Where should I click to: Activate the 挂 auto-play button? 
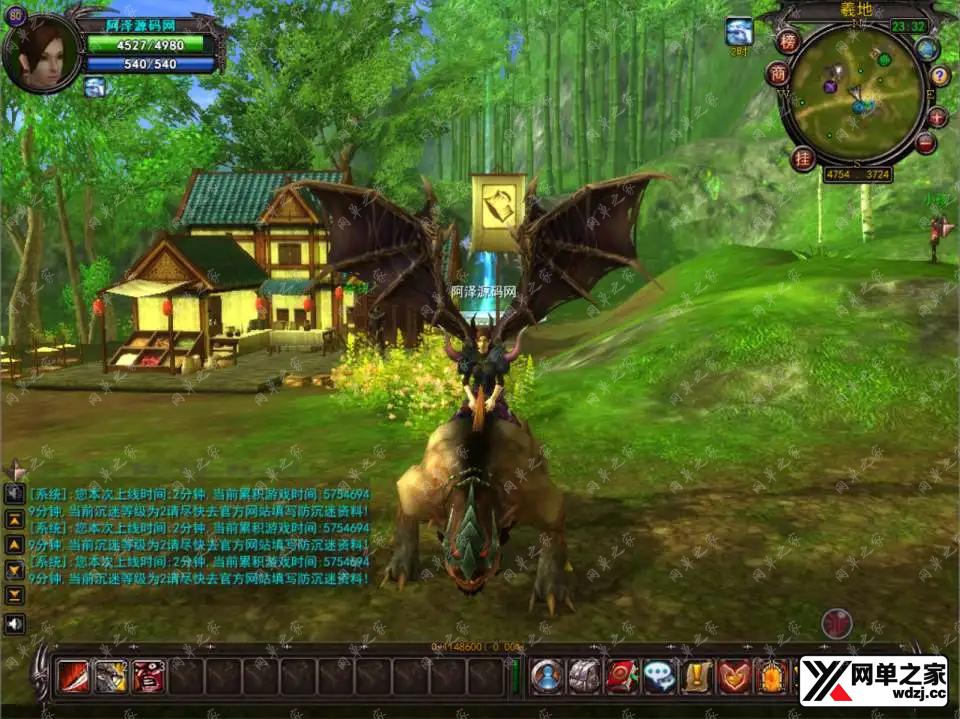(803, 158)
